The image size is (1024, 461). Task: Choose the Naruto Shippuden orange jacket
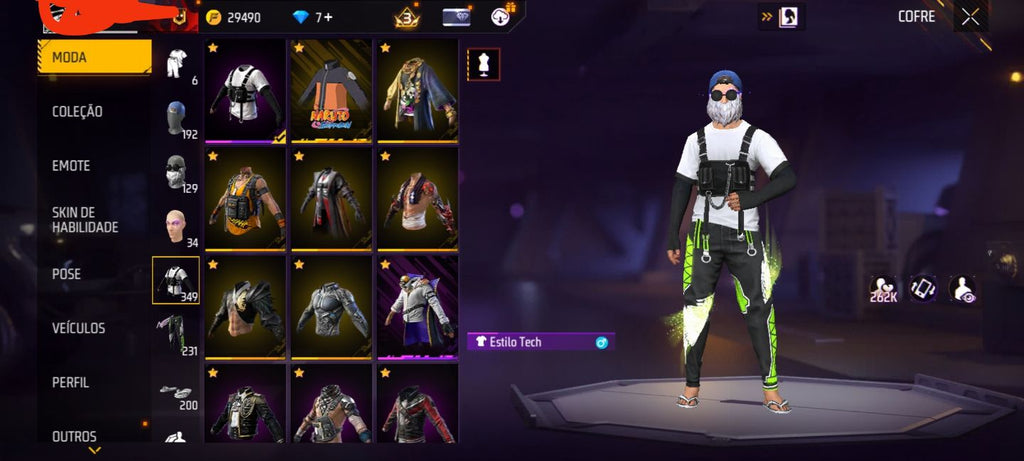[331, 89]
